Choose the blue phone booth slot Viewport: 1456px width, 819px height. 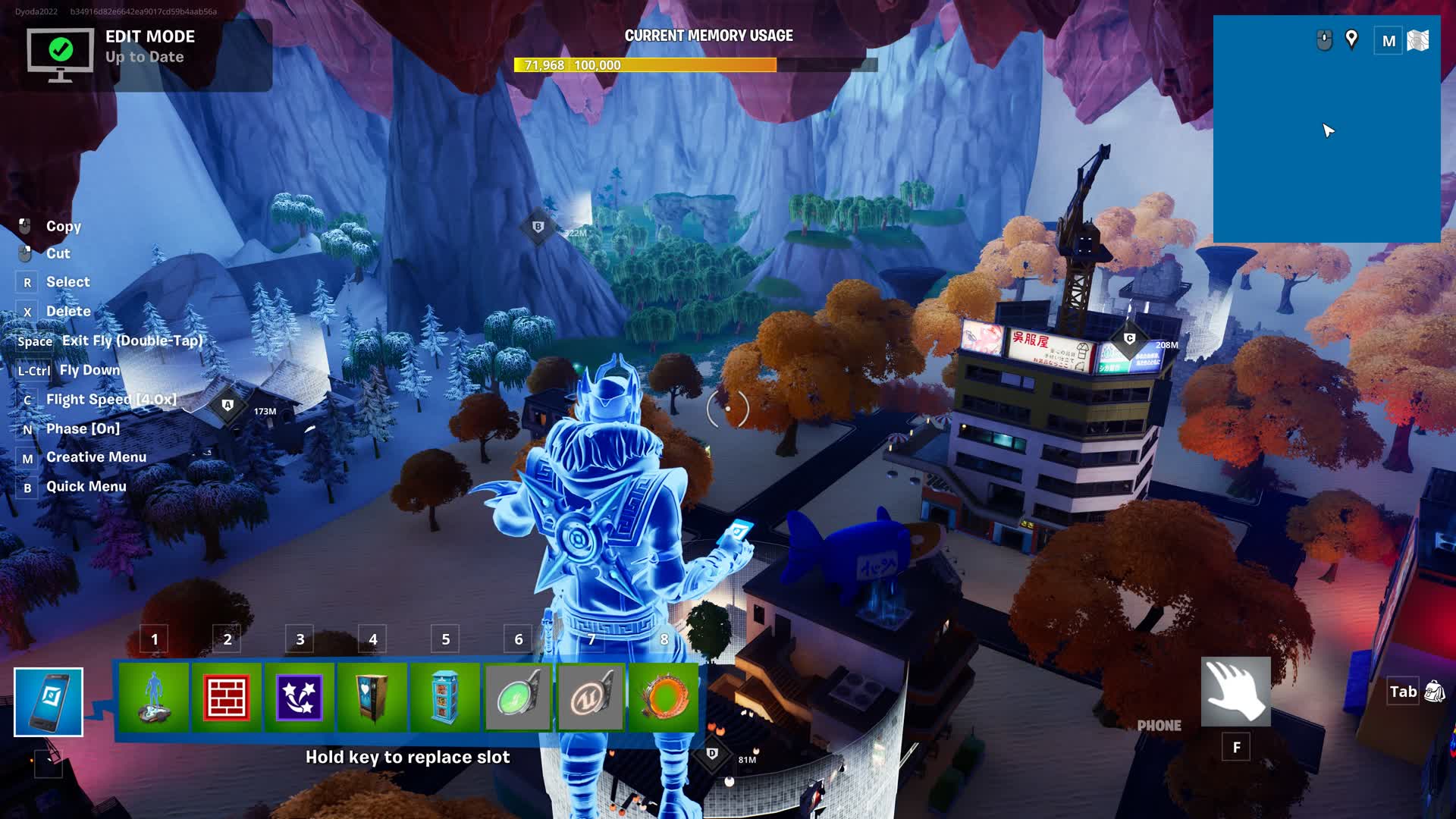[x=445, y=697]
